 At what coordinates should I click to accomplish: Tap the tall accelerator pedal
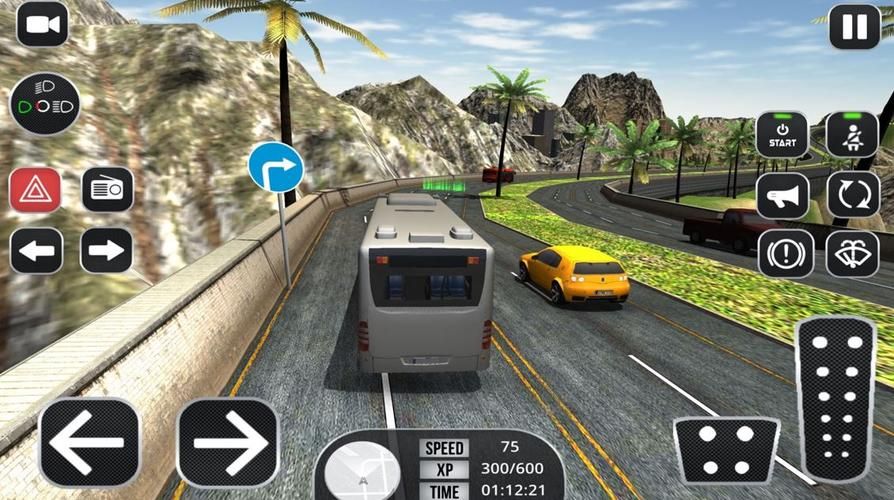coord(834,400)
